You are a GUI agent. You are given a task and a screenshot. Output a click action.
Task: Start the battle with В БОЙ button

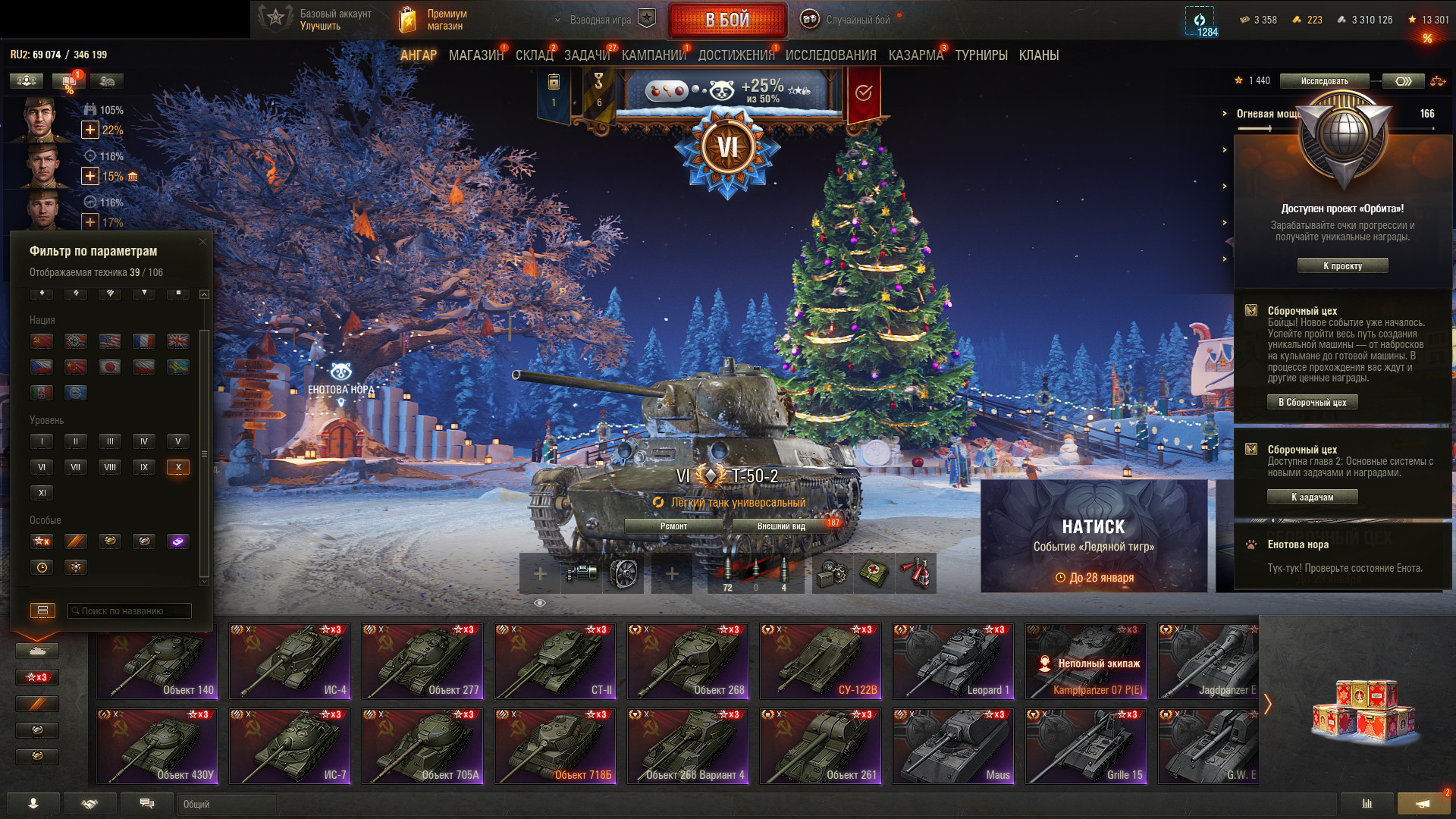pos(726,20)
